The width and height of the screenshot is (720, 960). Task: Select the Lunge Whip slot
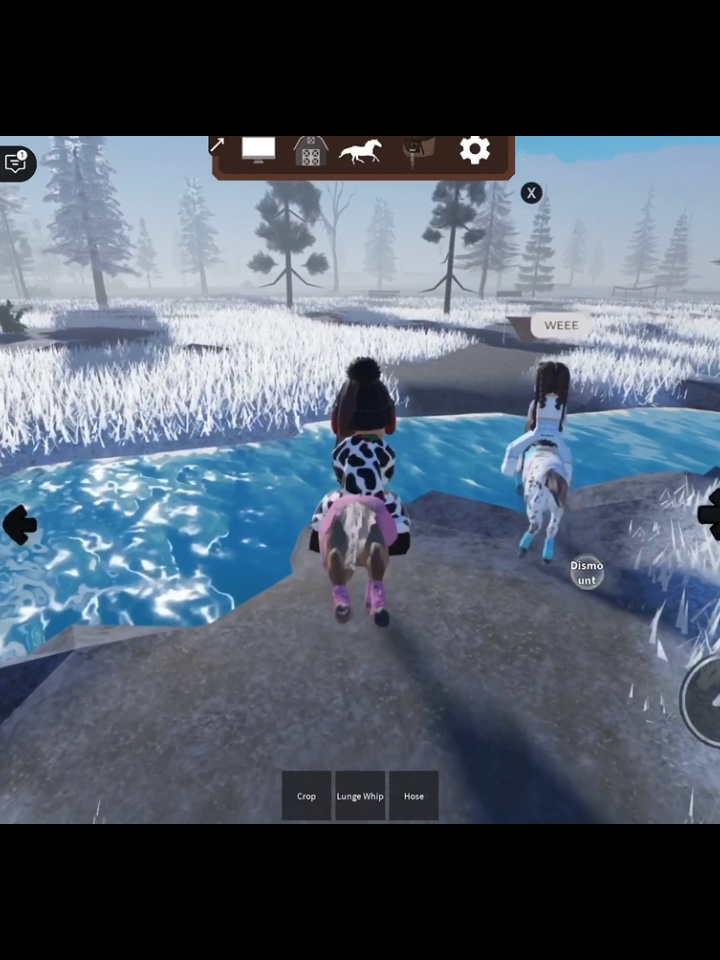click(x=360, y=796)
